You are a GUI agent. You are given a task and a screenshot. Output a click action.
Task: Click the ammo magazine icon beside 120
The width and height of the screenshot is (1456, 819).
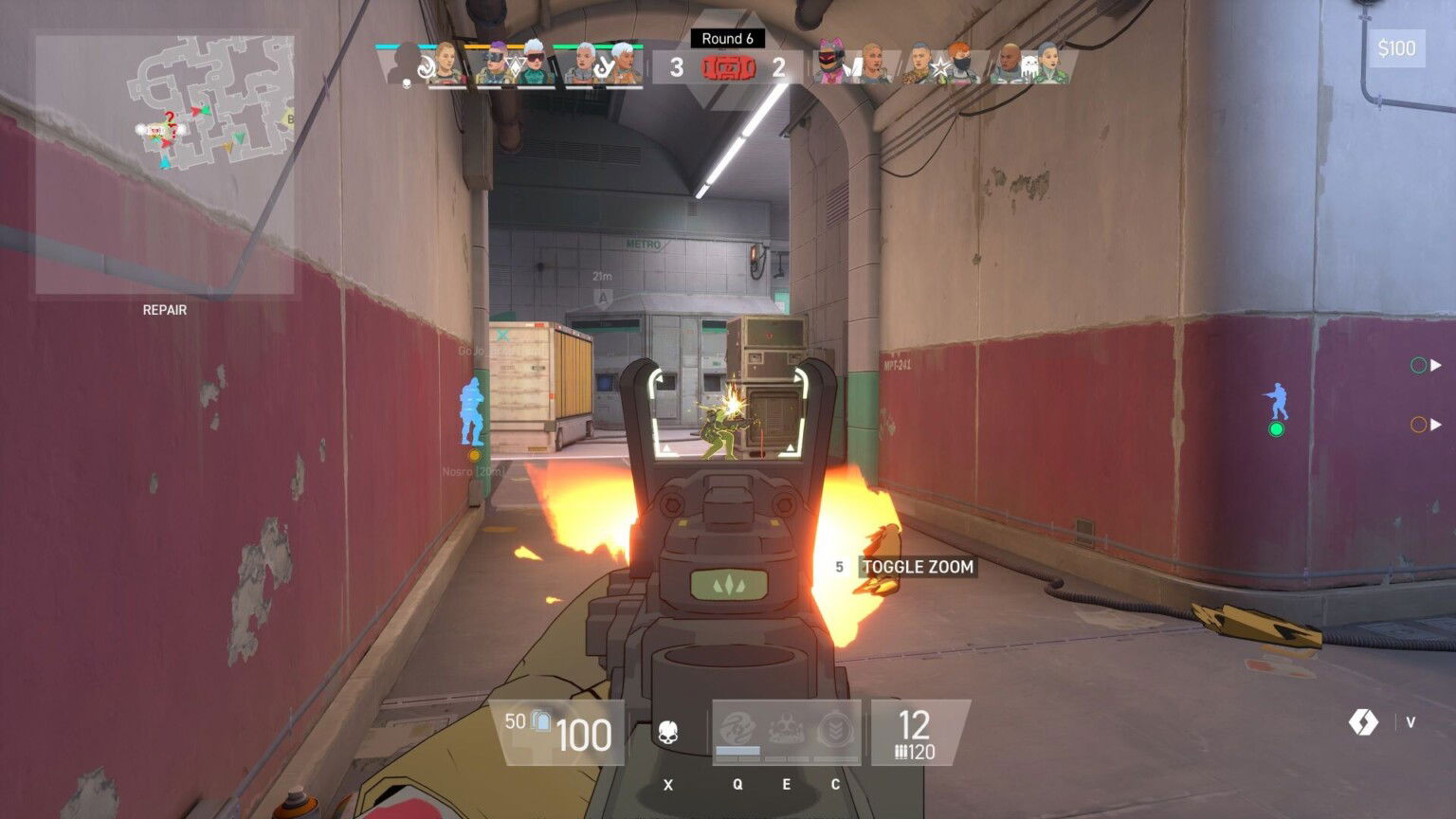pos(902,752)
